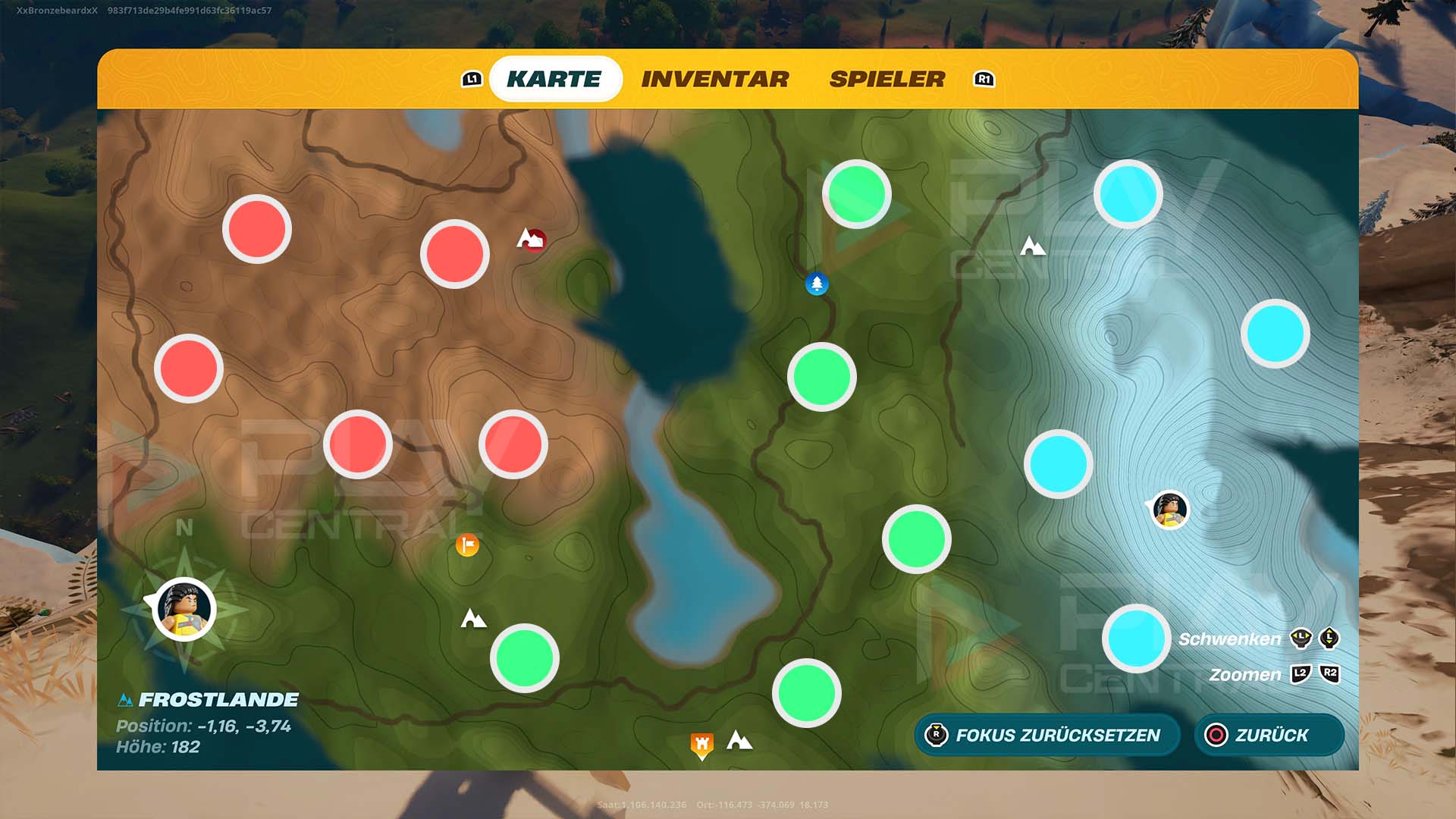Click the R1 shoulder button icon beside SPIELER

(x=984, y=78)
